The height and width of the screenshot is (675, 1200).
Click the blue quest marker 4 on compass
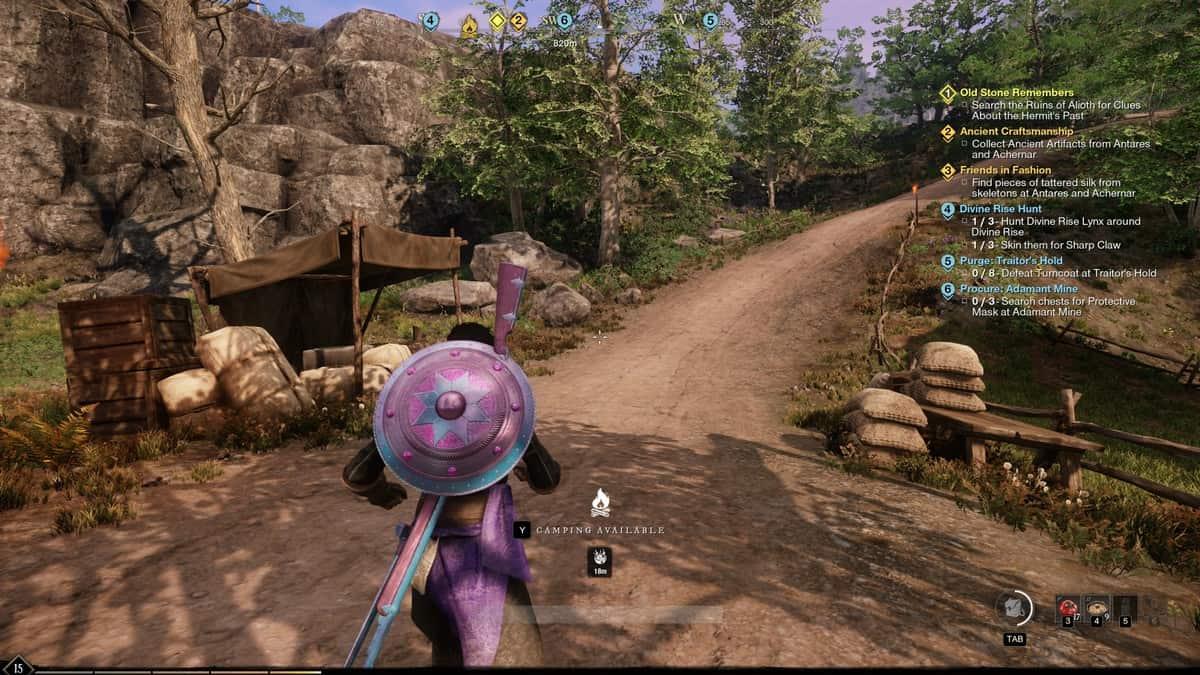430,21
